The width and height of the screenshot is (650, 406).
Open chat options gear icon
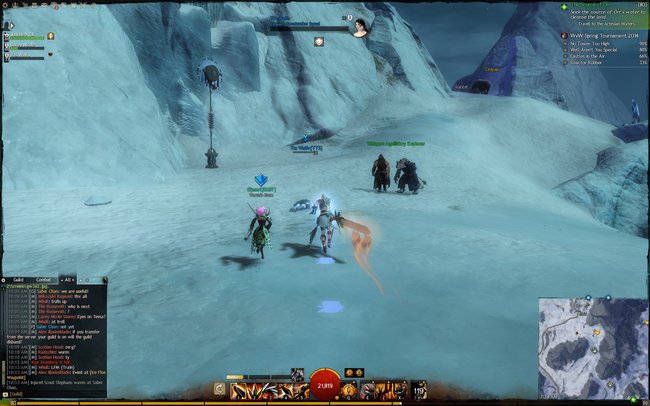pyautogui.click(x=5, y=279)
